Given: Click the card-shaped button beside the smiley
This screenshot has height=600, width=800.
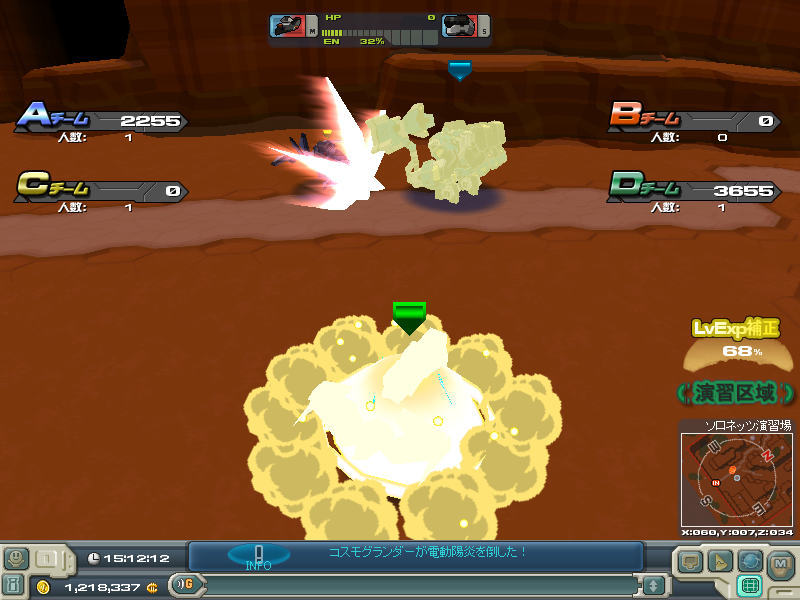Looking at the screenshot, I should tap(48, 559).
